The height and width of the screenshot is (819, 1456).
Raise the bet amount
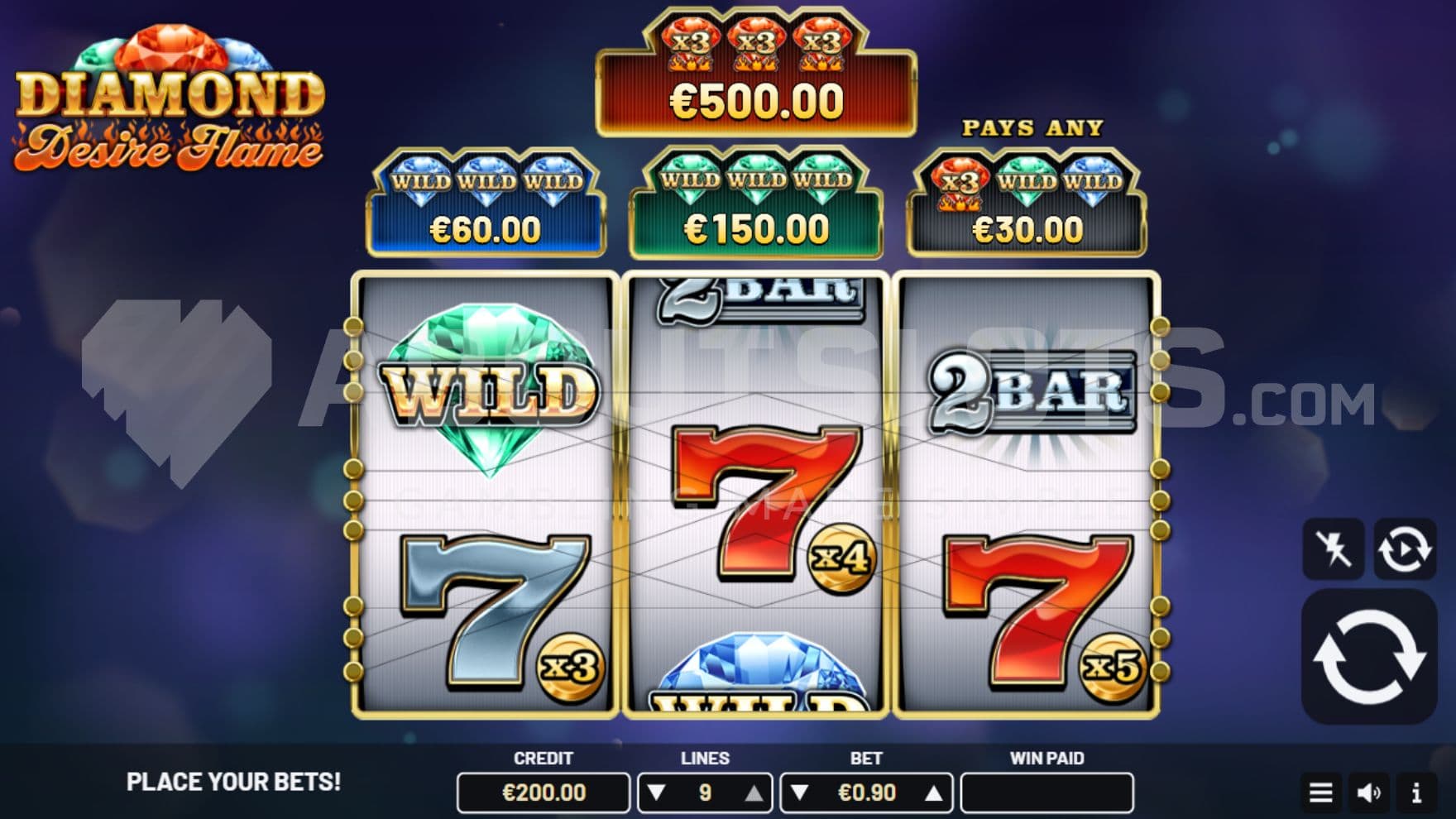[x=933, y=793]
